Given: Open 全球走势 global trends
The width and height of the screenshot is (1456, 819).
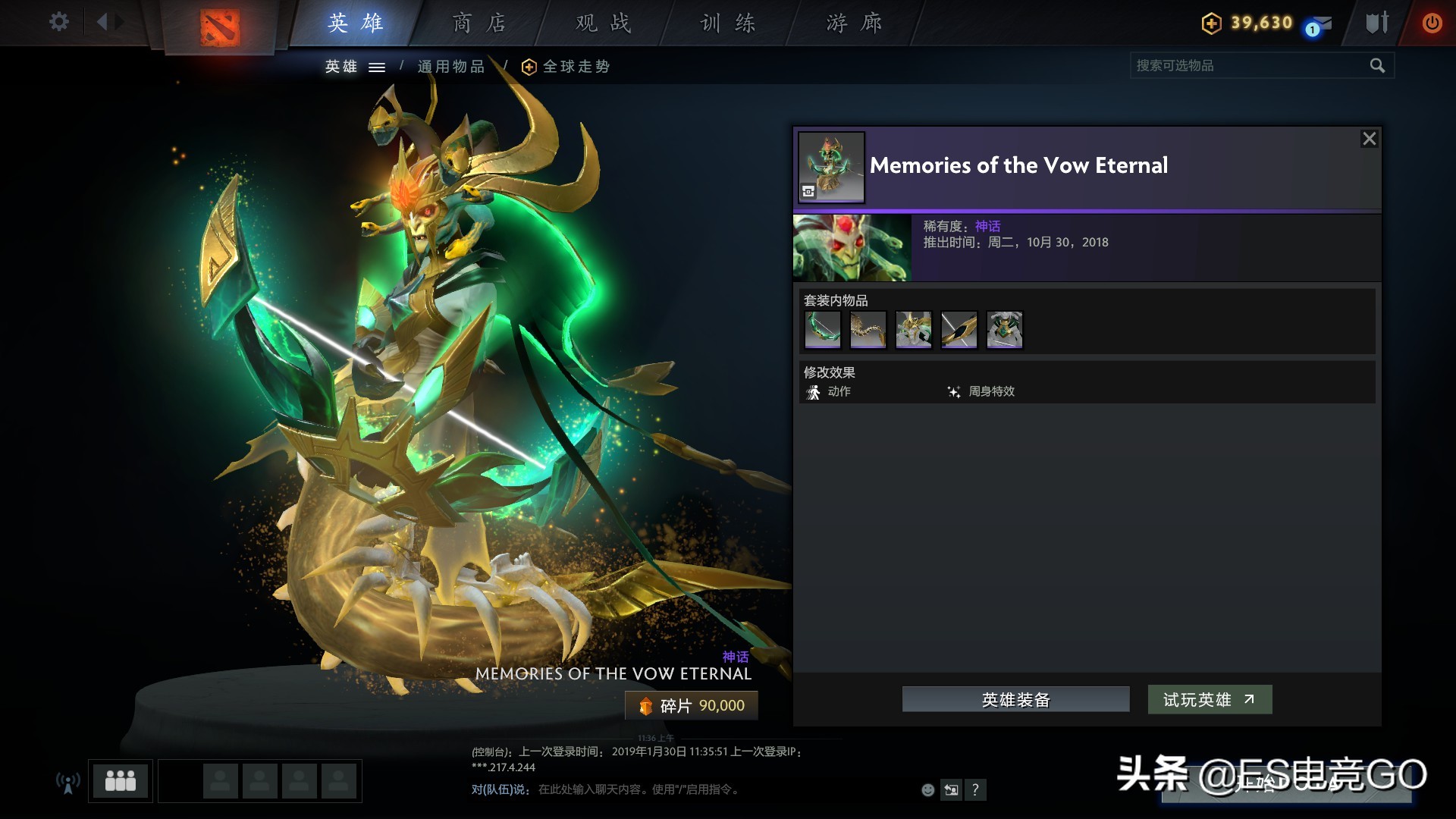Looking at the screenshot, I should tap(563, 67).
